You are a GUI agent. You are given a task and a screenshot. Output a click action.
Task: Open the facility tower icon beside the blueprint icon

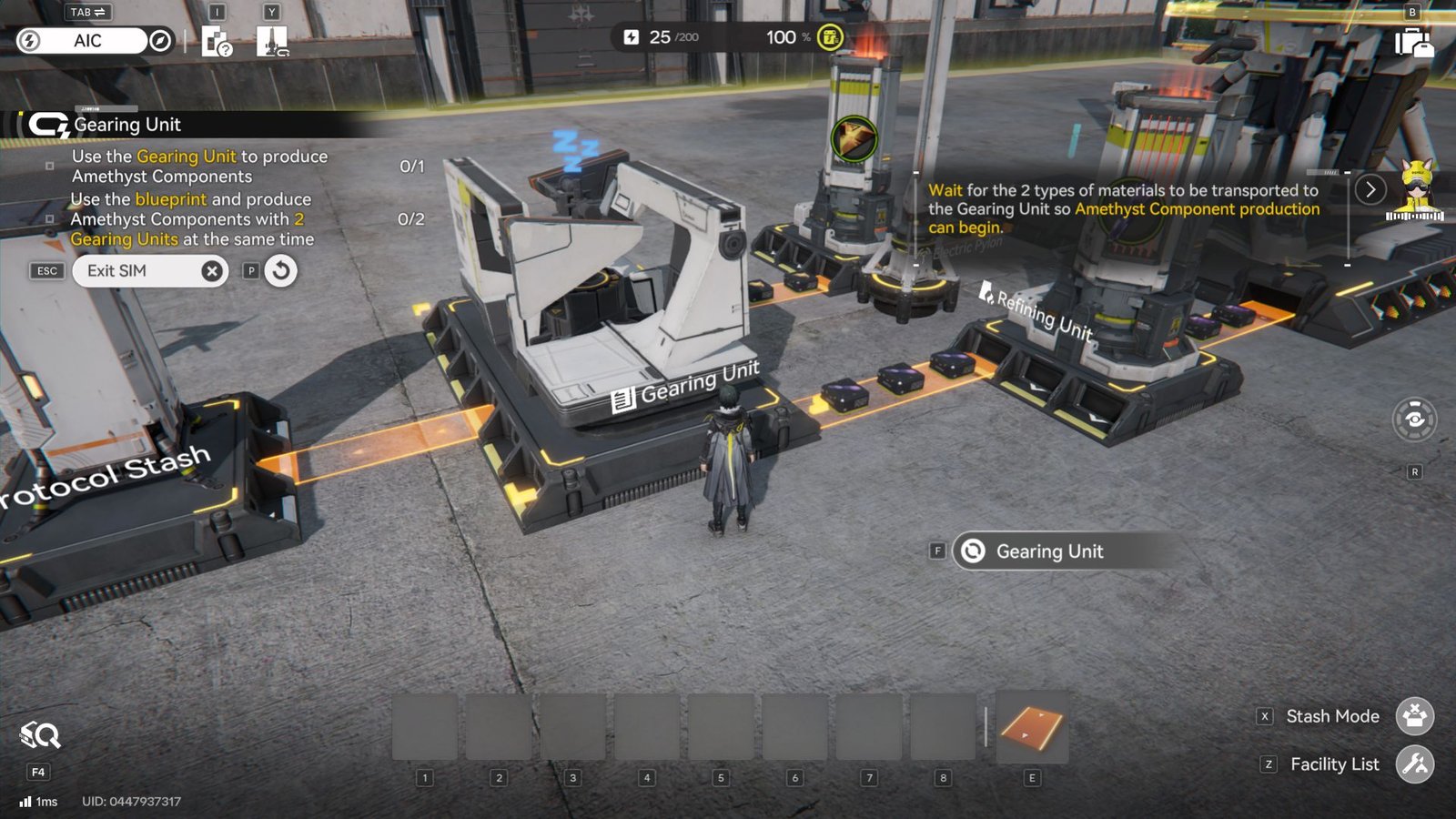pyautogui.click(x=272, y=41)
